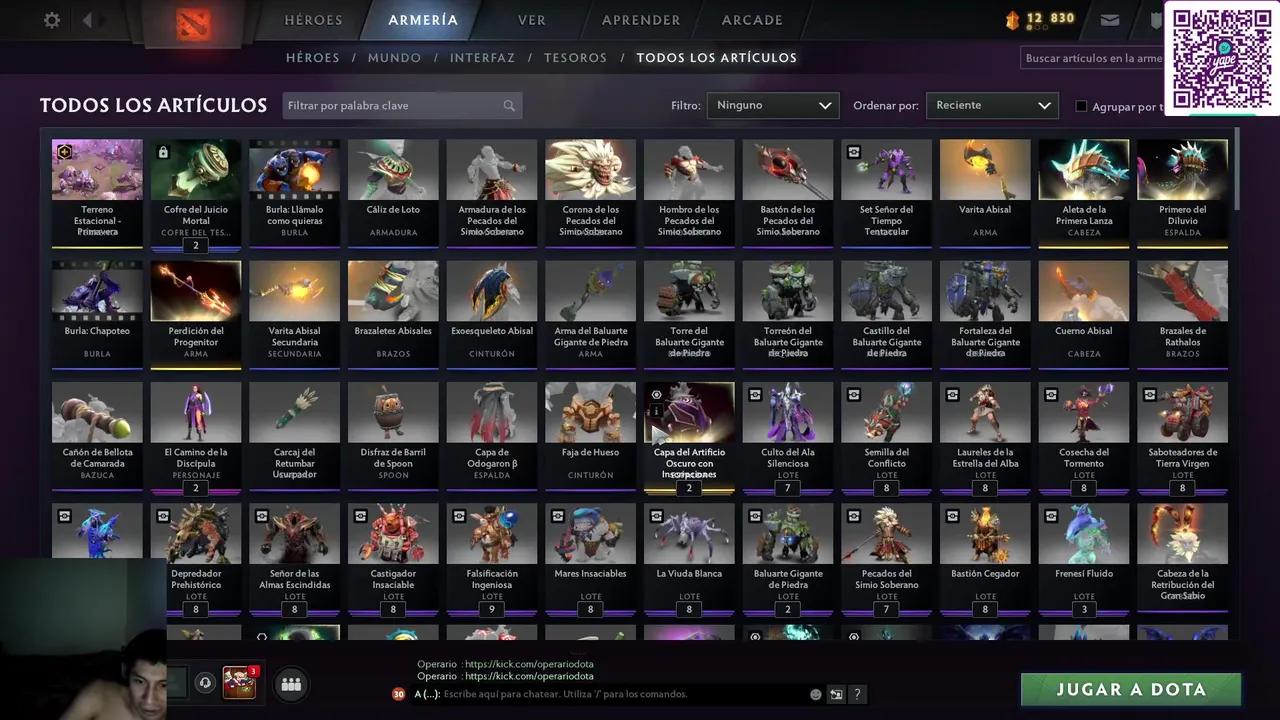Open the Dota 2 settings gear icon
This screenshot has height=720, width=1280.
(51, 19)
